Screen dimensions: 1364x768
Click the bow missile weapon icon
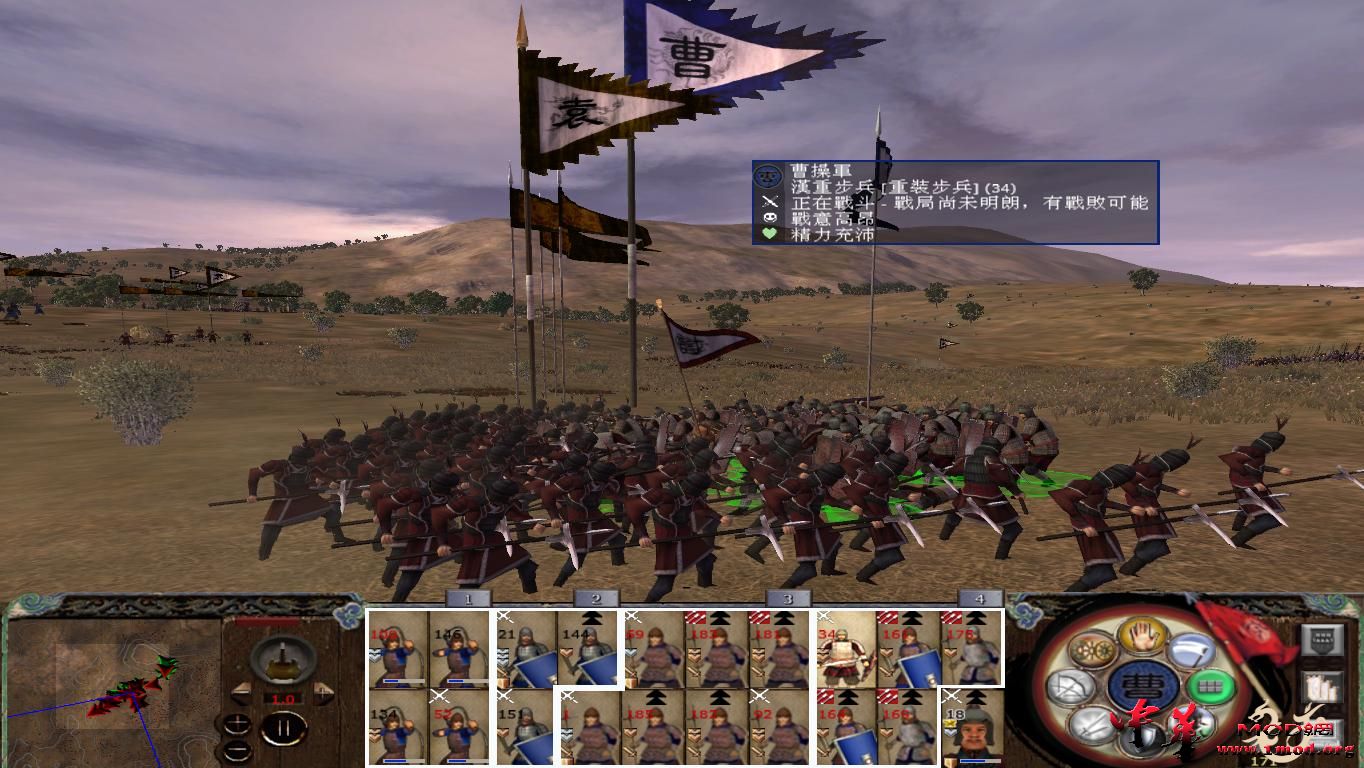pos(1071,685)
